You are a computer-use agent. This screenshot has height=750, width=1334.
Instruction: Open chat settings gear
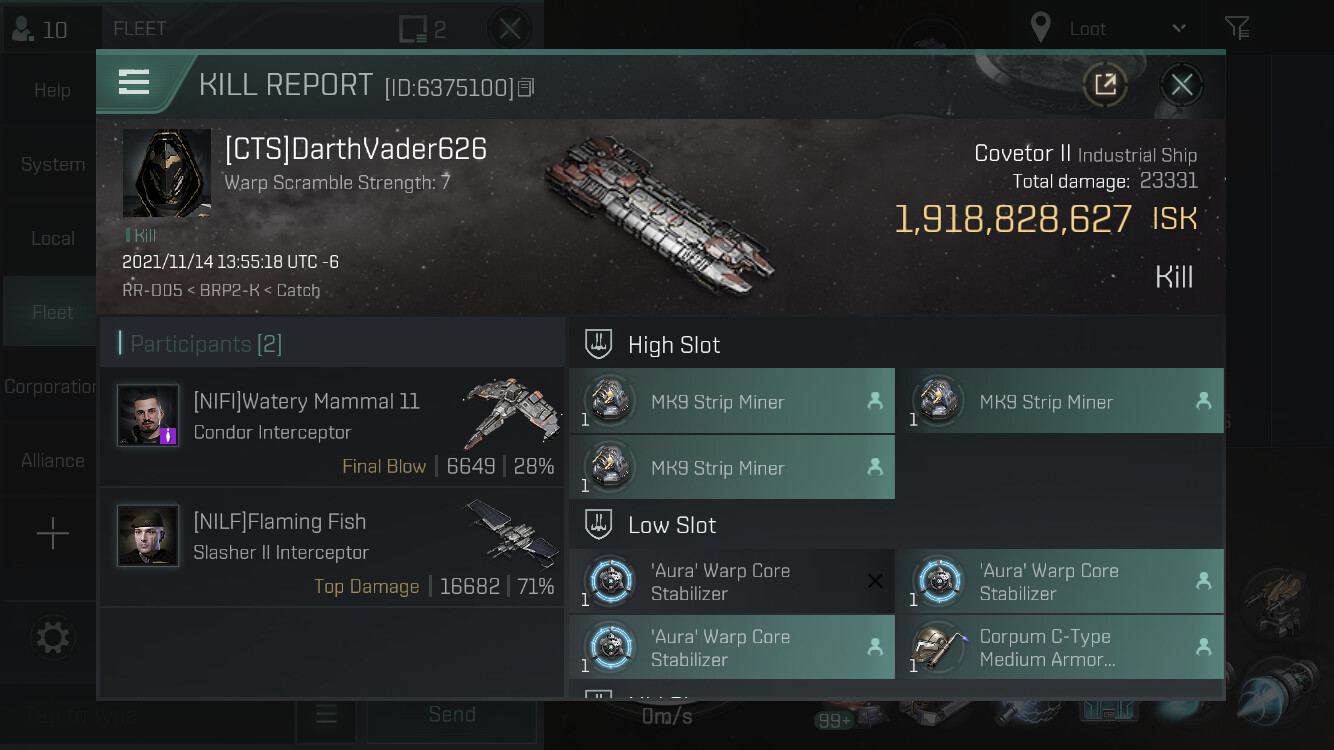(53, 637)
